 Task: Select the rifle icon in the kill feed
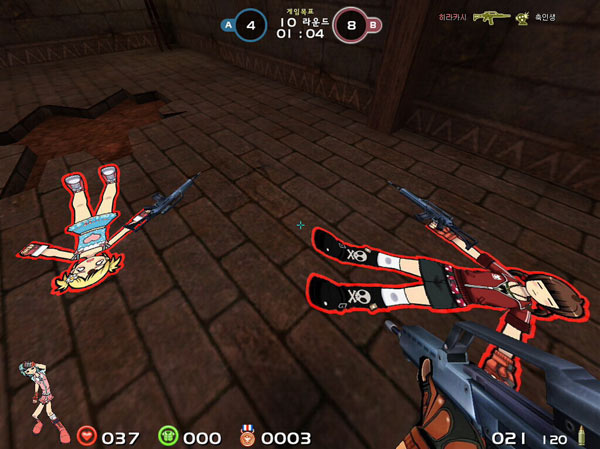click(492, 17)
